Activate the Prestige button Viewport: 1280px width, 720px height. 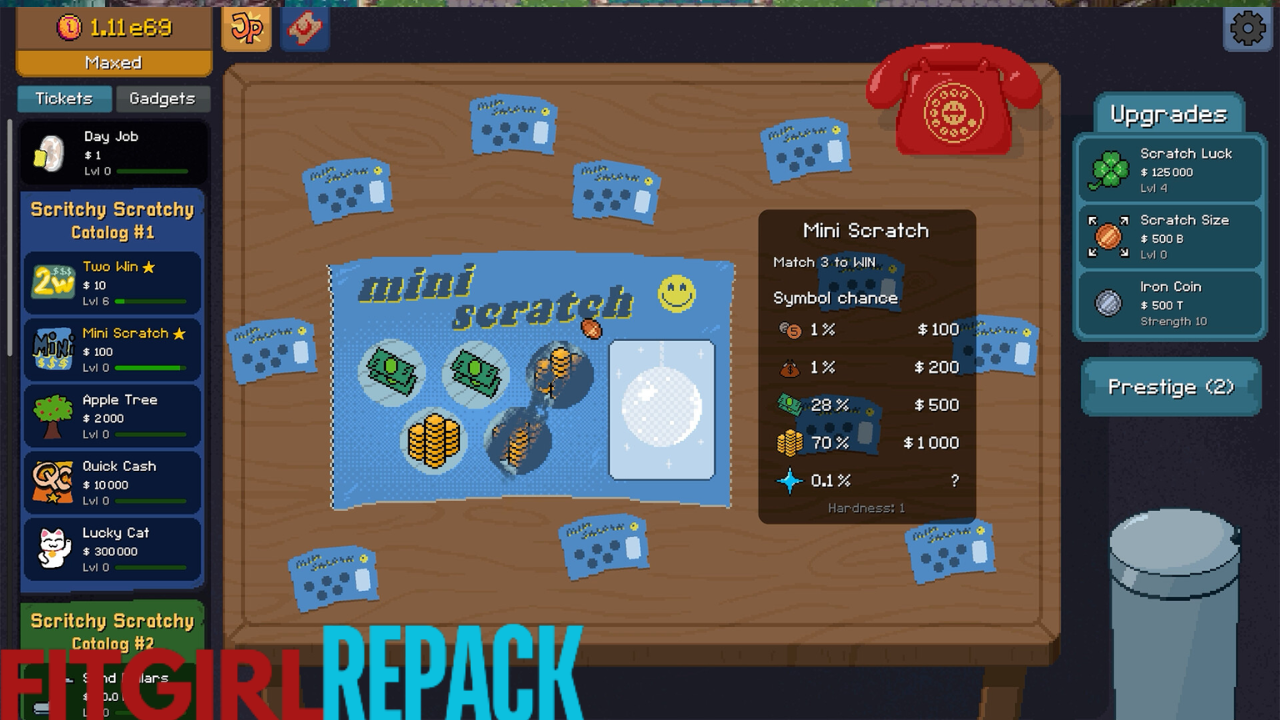pos(1170,387)
